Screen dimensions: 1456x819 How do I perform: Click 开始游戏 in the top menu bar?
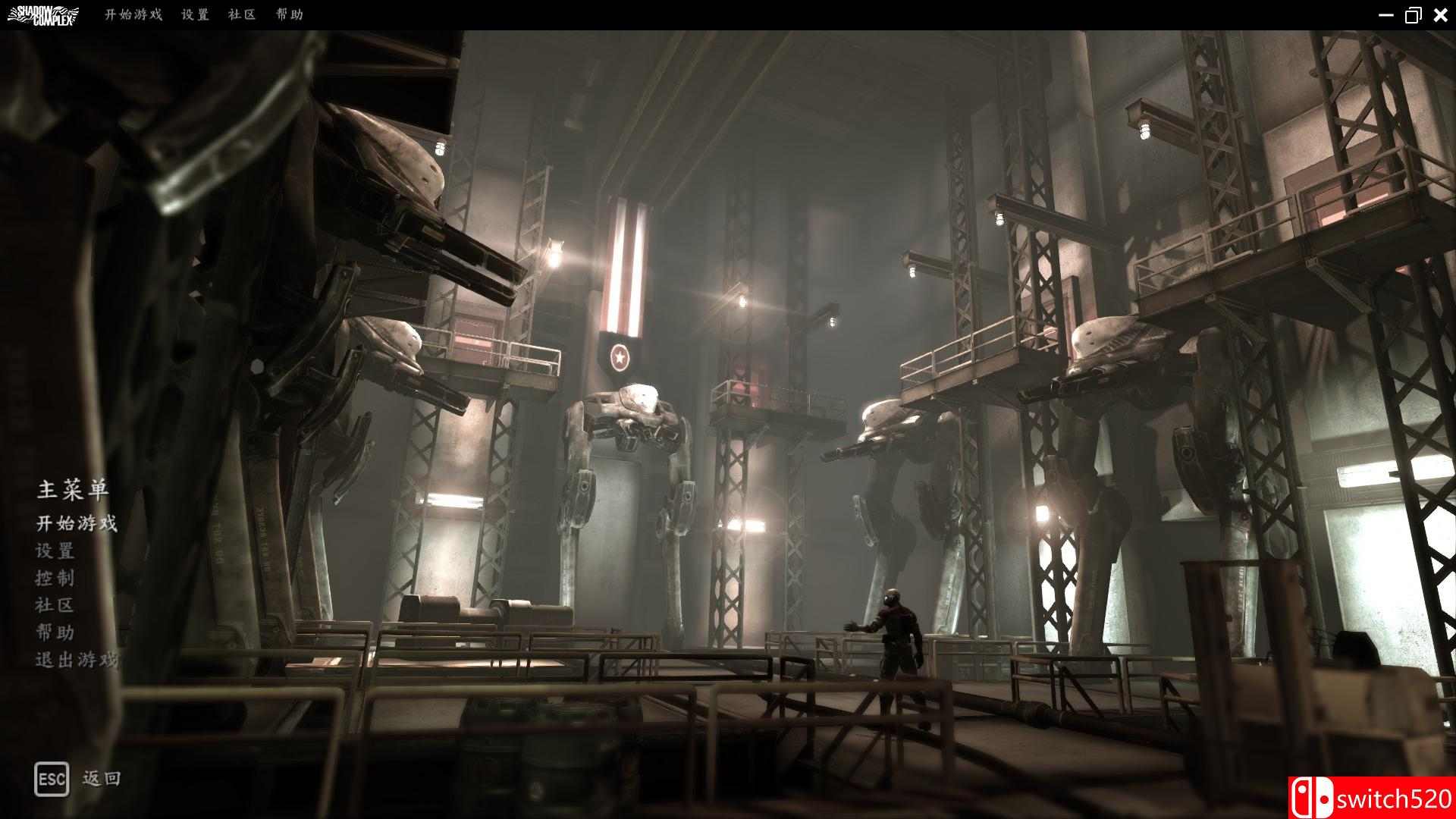(x=133, y=15)
